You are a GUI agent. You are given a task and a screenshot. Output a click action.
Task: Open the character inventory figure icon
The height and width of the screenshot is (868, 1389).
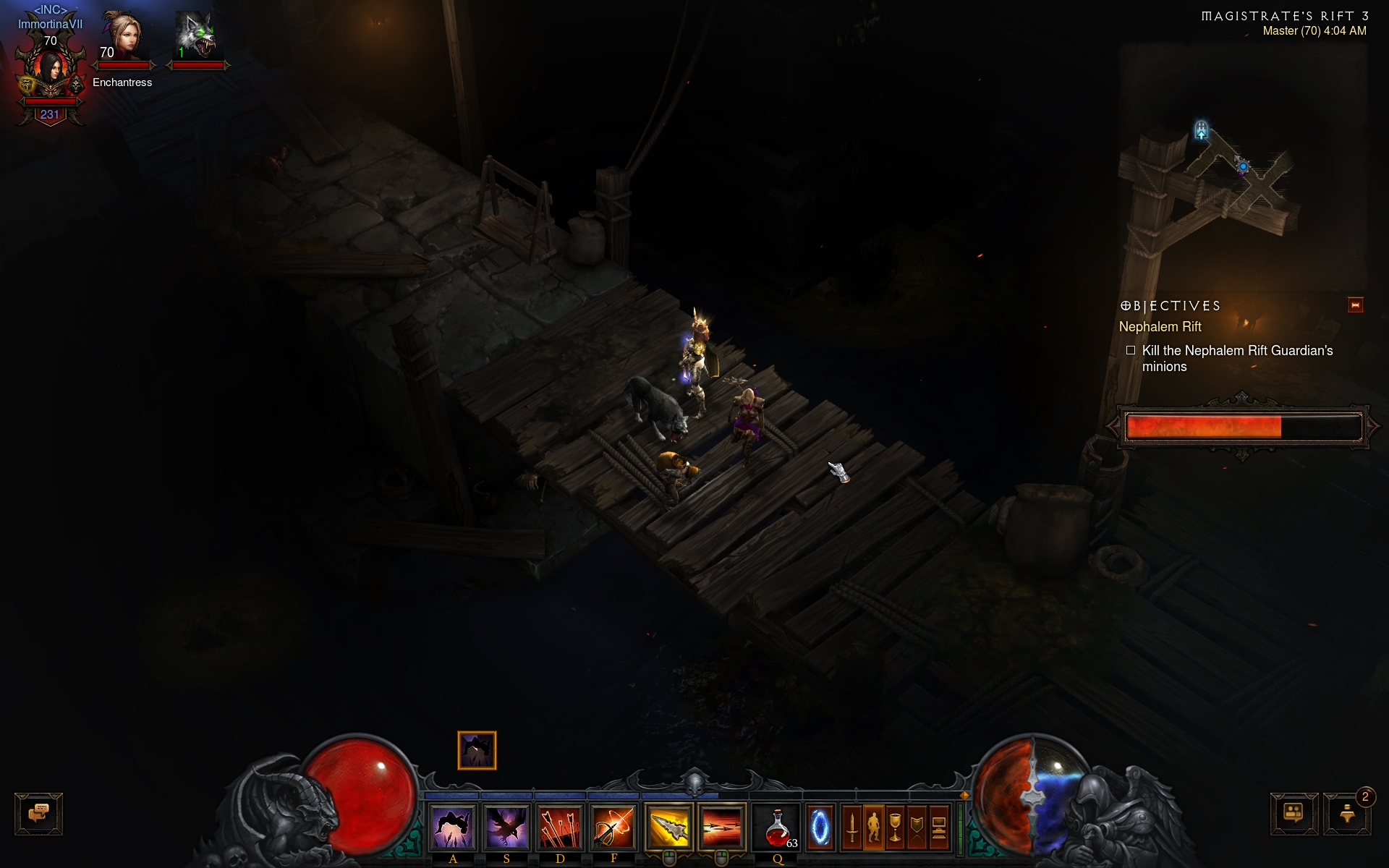[x=873, y=827]
